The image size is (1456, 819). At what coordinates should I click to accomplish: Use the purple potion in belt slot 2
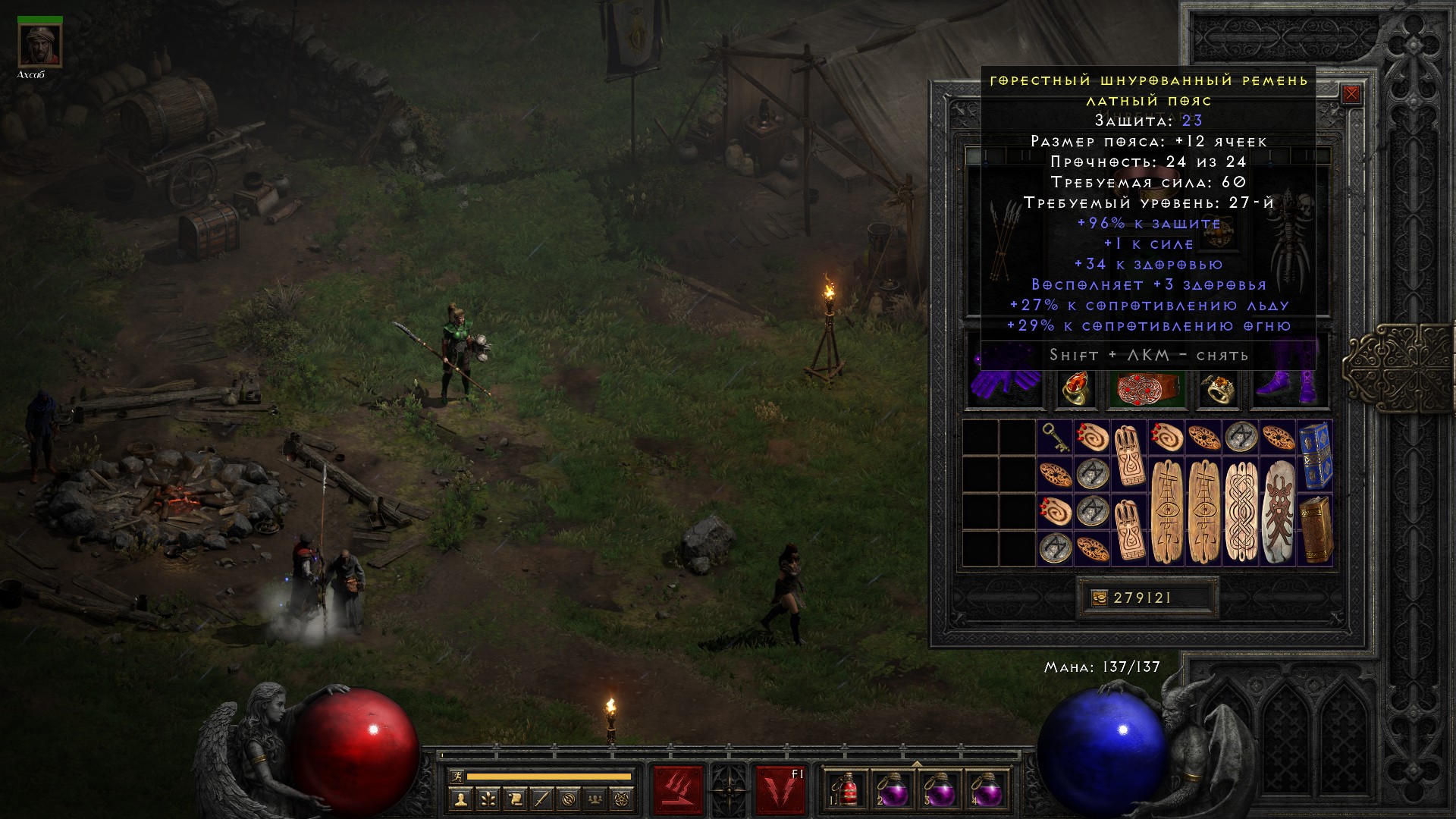point(894,790)
